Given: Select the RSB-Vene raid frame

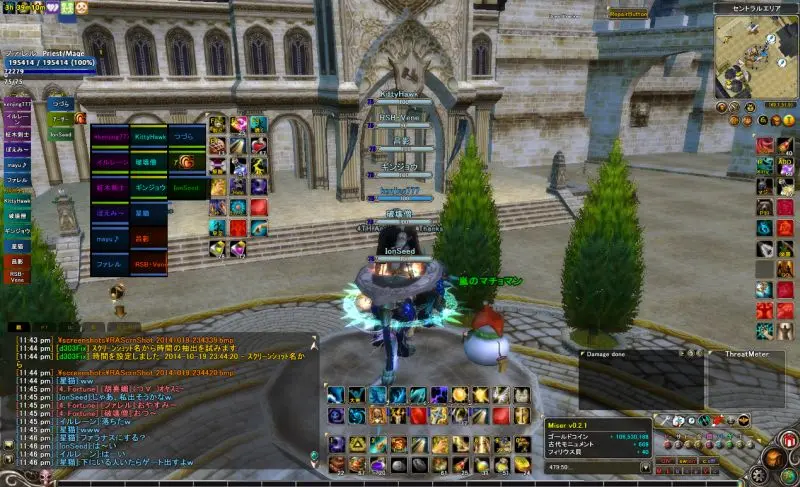Looking at the screenshot, I should pyautogui.click(x=150, y=264).
